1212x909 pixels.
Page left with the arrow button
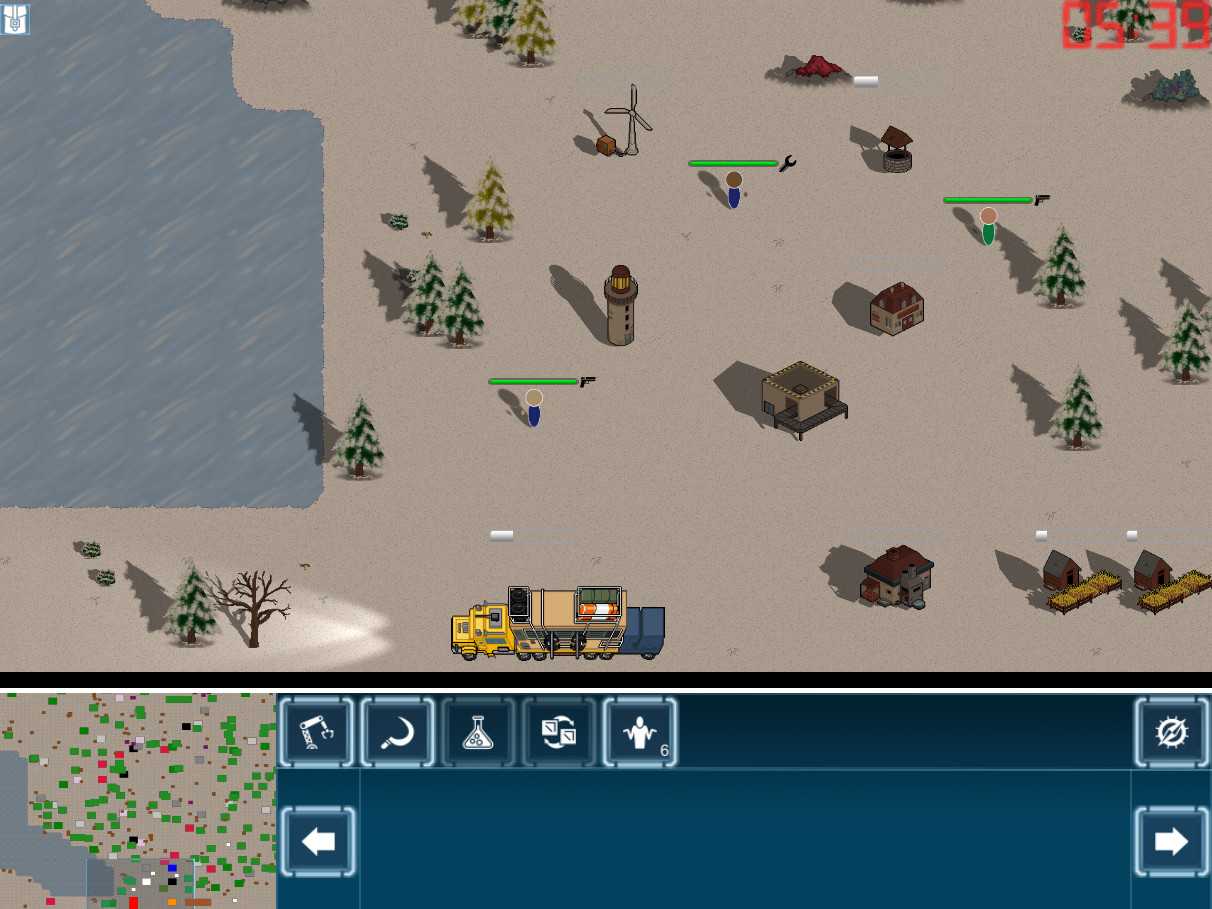(318, 841)
